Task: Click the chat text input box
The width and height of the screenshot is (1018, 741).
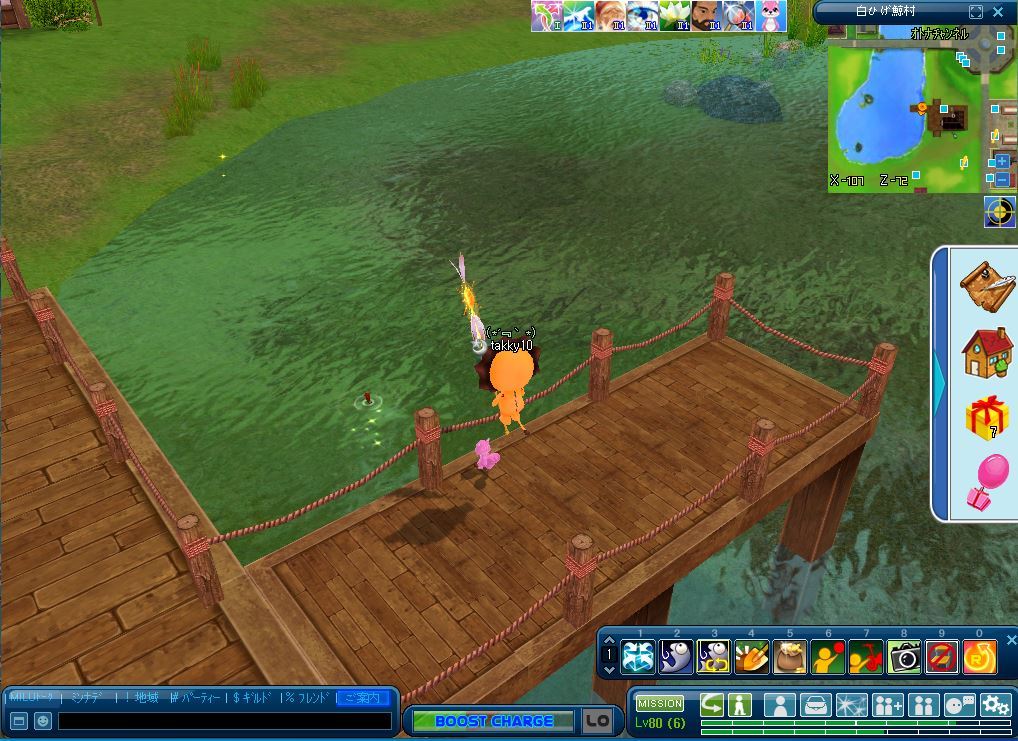Action: (225, 721)
